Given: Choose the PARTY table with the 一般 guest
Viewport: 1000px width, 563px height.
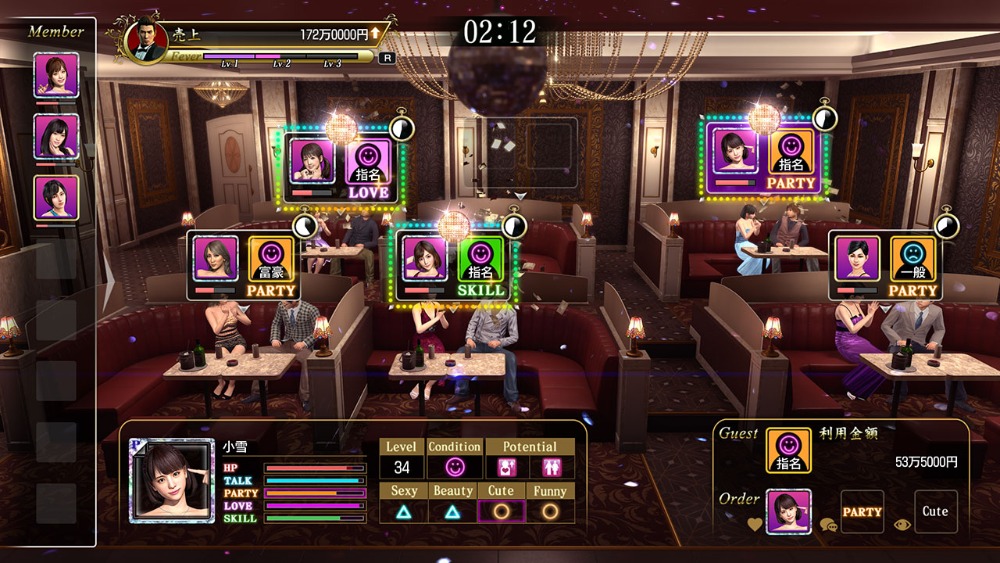Looking at the screenshot, I should (x=887, y=264).
